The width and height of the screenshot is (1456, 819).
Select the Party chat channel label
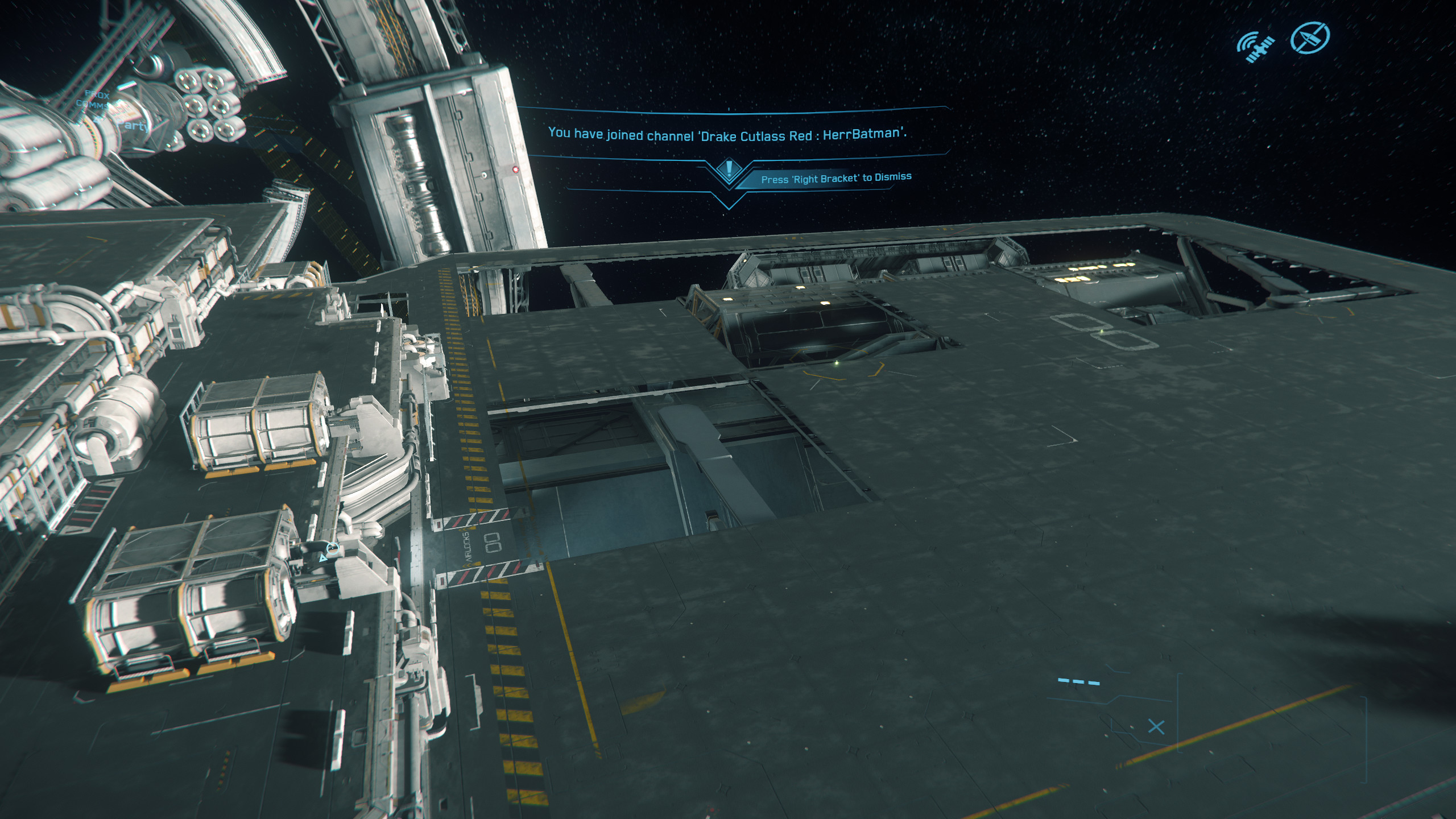(132, 125)
